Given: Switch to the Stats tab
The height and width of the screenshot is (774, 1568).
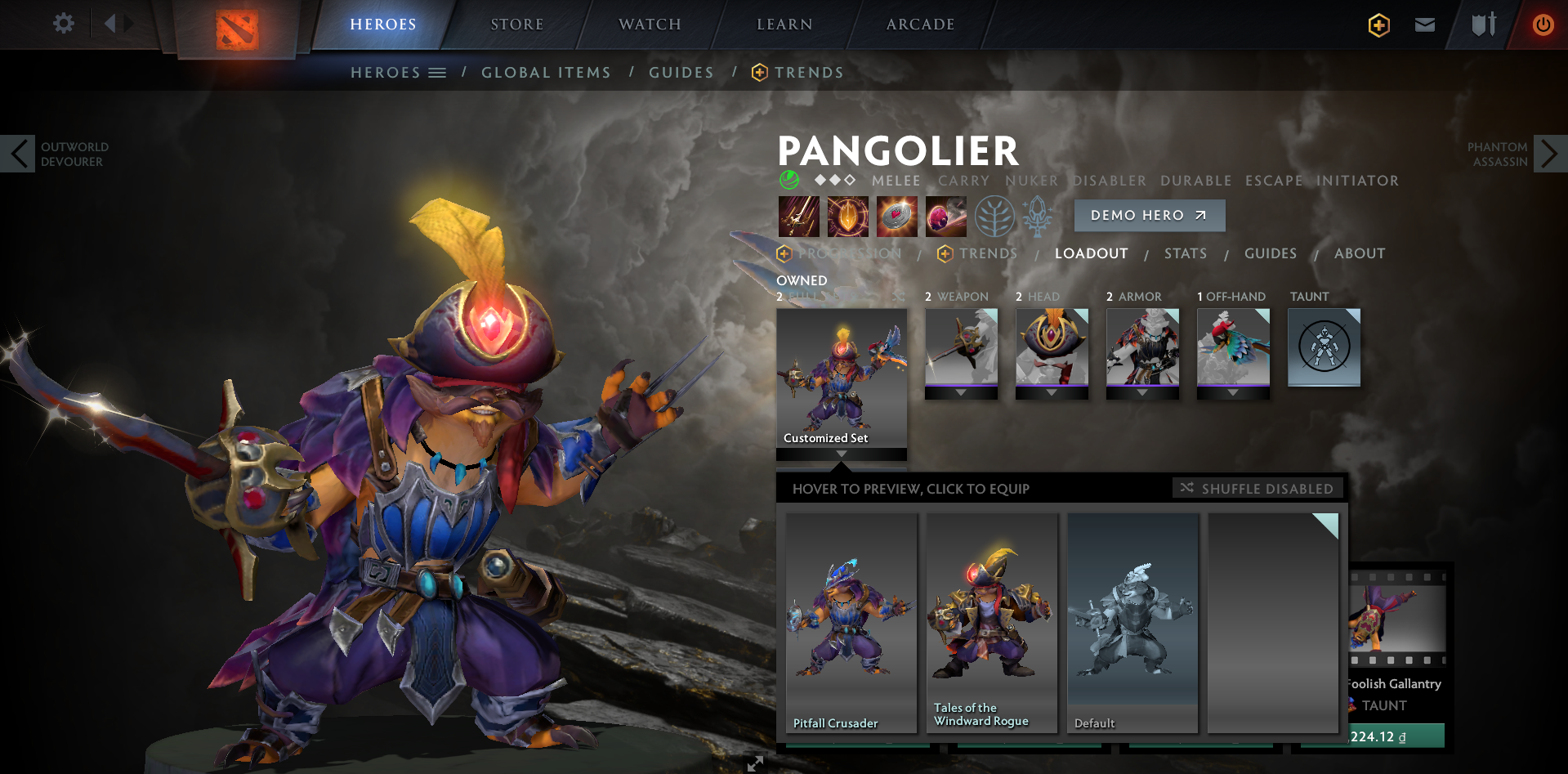Looking at the screenshot, I should (x=1186, y=253).
